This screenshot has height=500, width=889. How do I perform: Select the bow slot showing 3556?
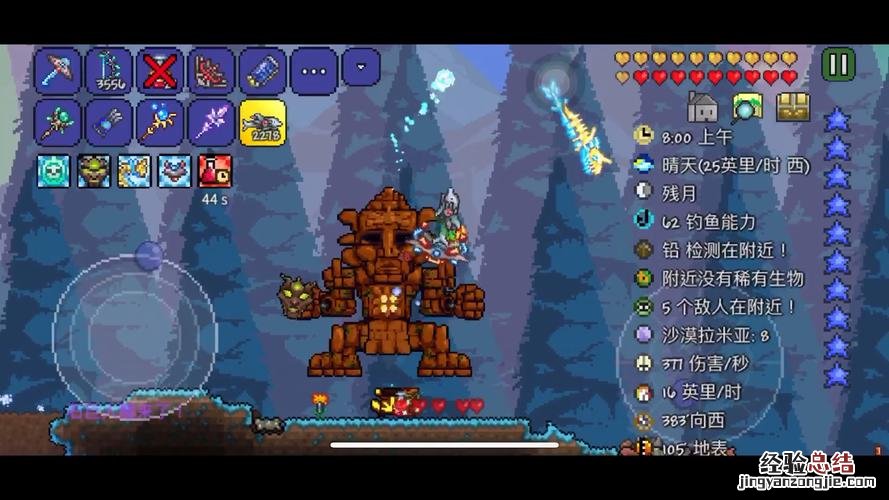point(109,71)
